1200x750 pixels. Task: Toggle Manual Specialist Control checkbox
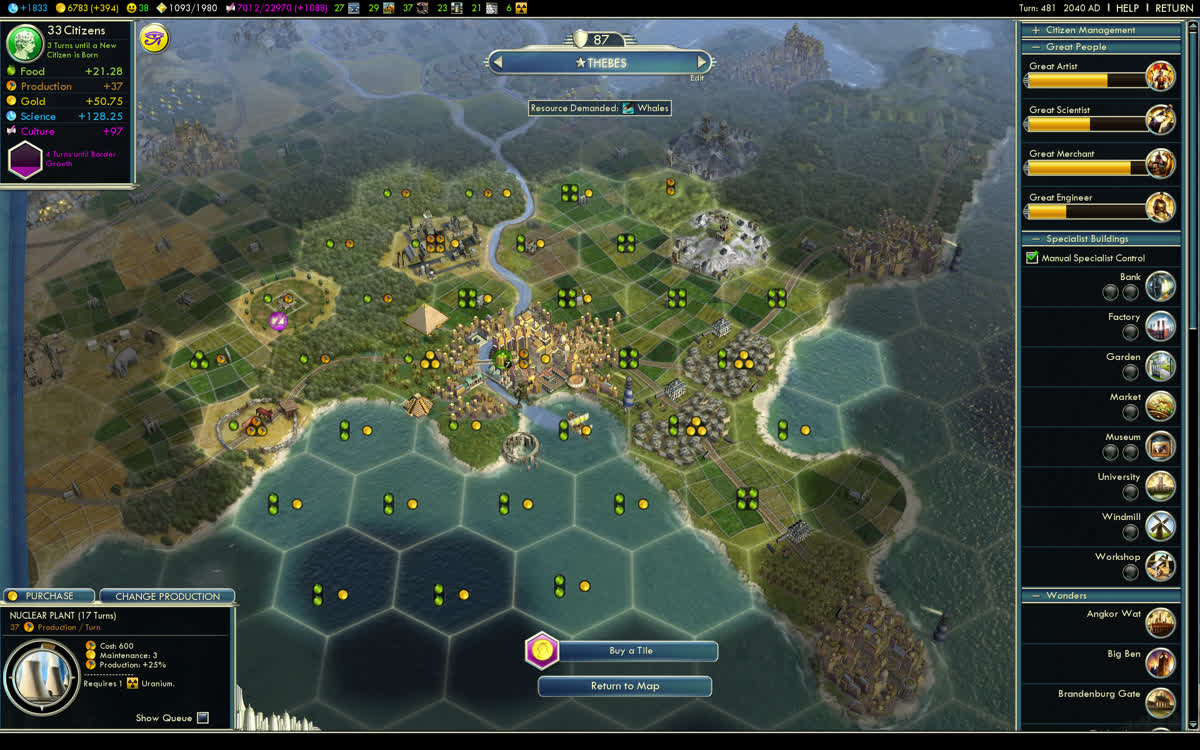(x=1032, y=258)
